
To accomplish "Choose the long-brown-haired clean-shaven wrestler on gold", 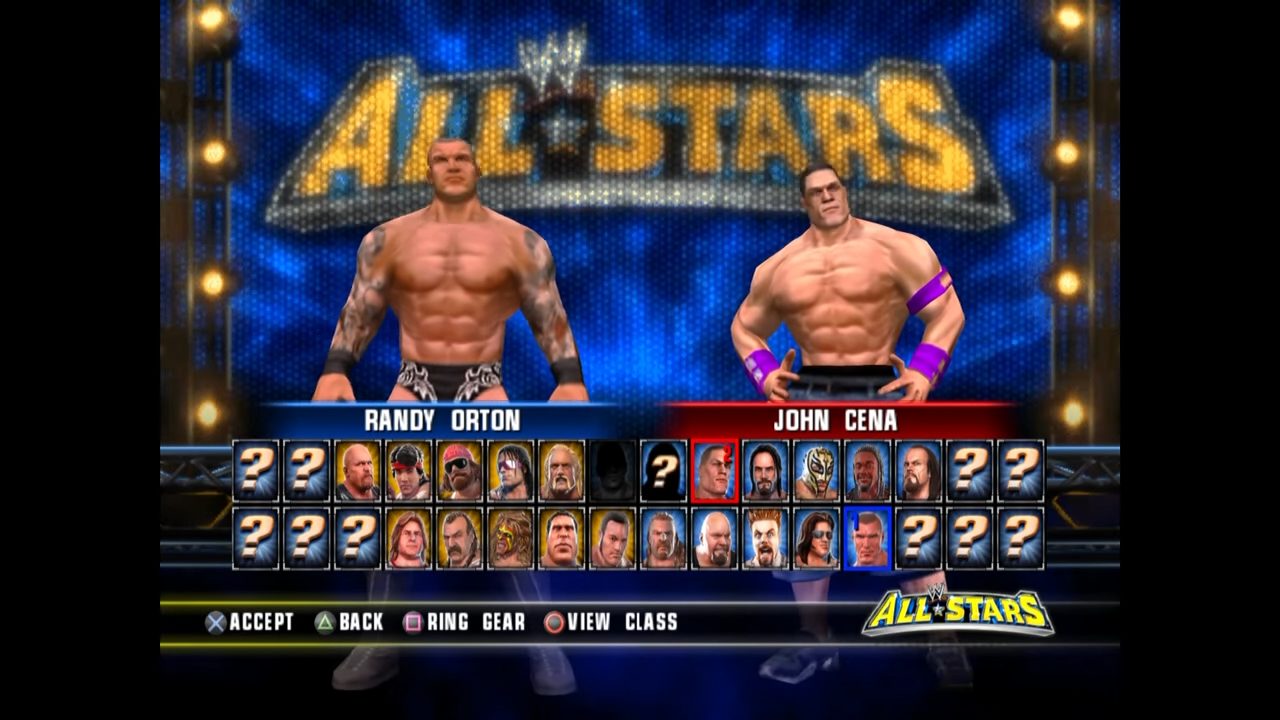I will tap(409, 538).
